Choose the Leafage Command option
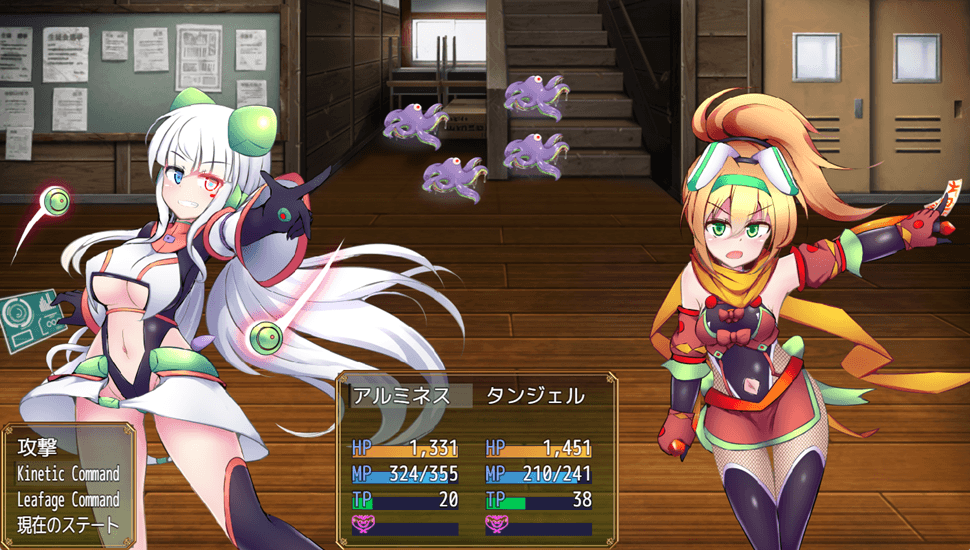970x550 pixels. point(68,499)
